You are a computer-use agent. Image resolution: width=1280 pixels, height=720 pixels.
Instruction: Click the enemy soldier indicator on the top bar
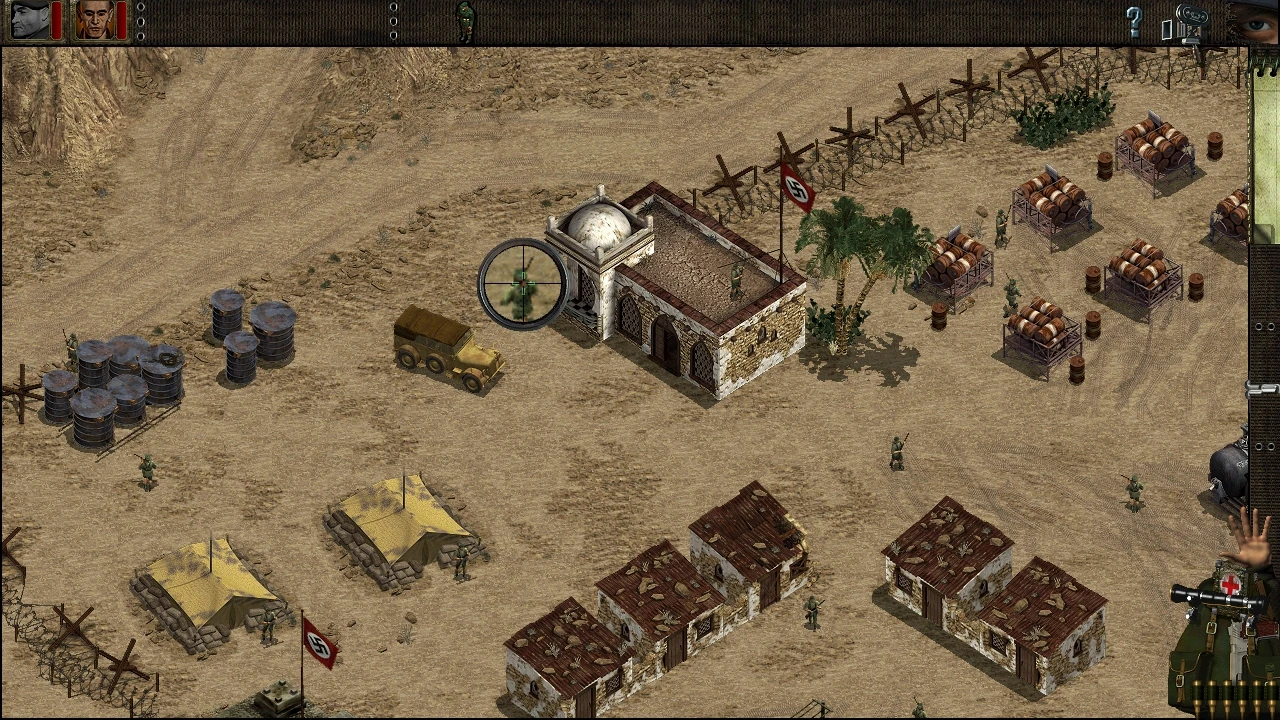click(465, 18)
